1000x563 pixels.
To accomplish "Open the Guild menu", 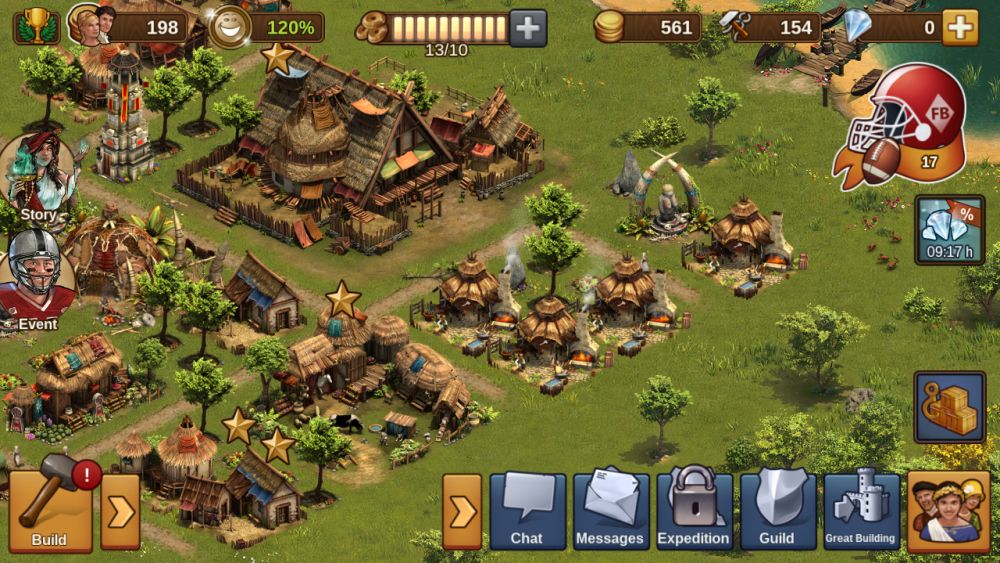I will click(x=777, y=511).
